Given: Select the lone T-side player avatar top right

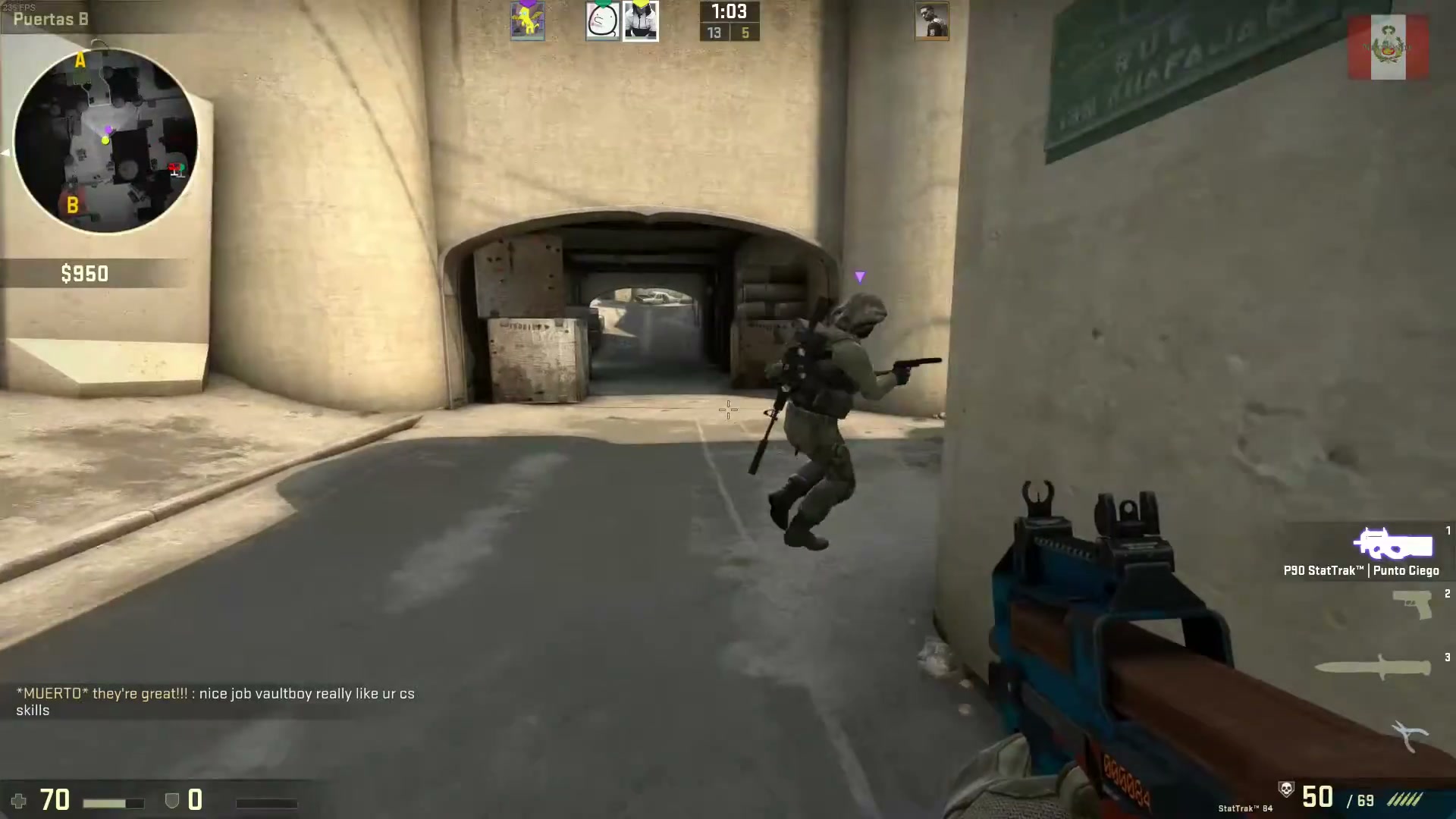Looking at the screenshot, I should (933, 20).
